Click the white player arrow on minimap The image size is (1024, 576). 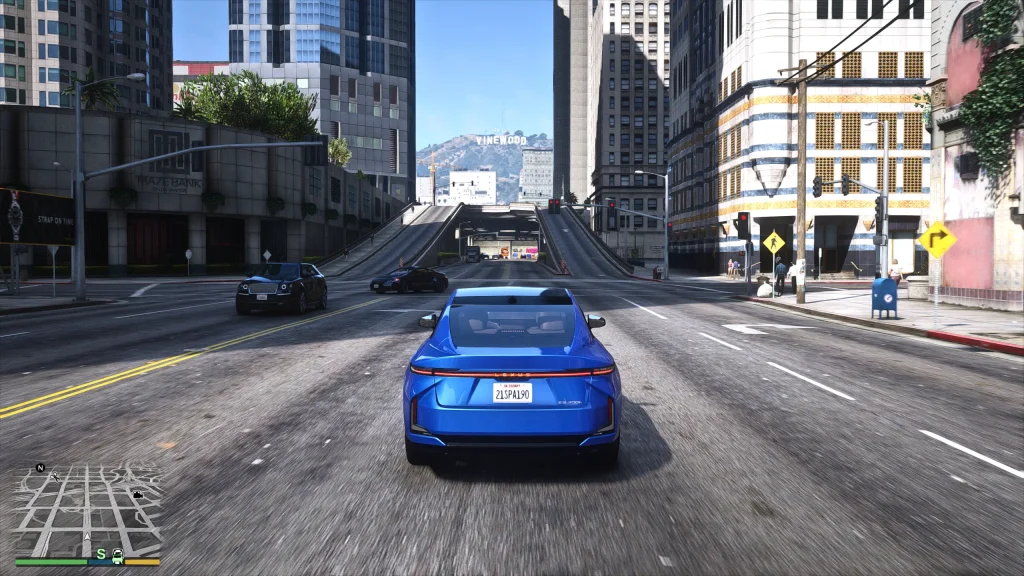click(88, 537)
